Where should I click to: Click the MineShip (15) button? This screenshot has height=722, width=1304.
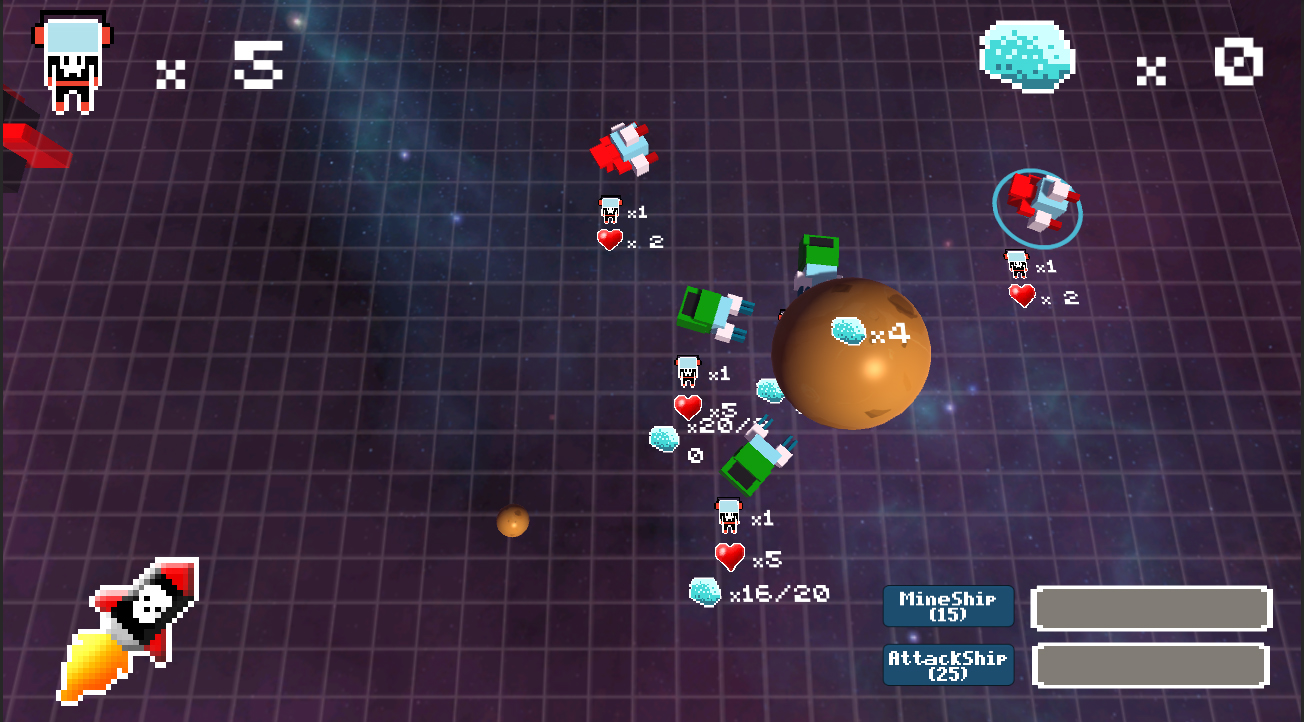(x=947, y=606)
